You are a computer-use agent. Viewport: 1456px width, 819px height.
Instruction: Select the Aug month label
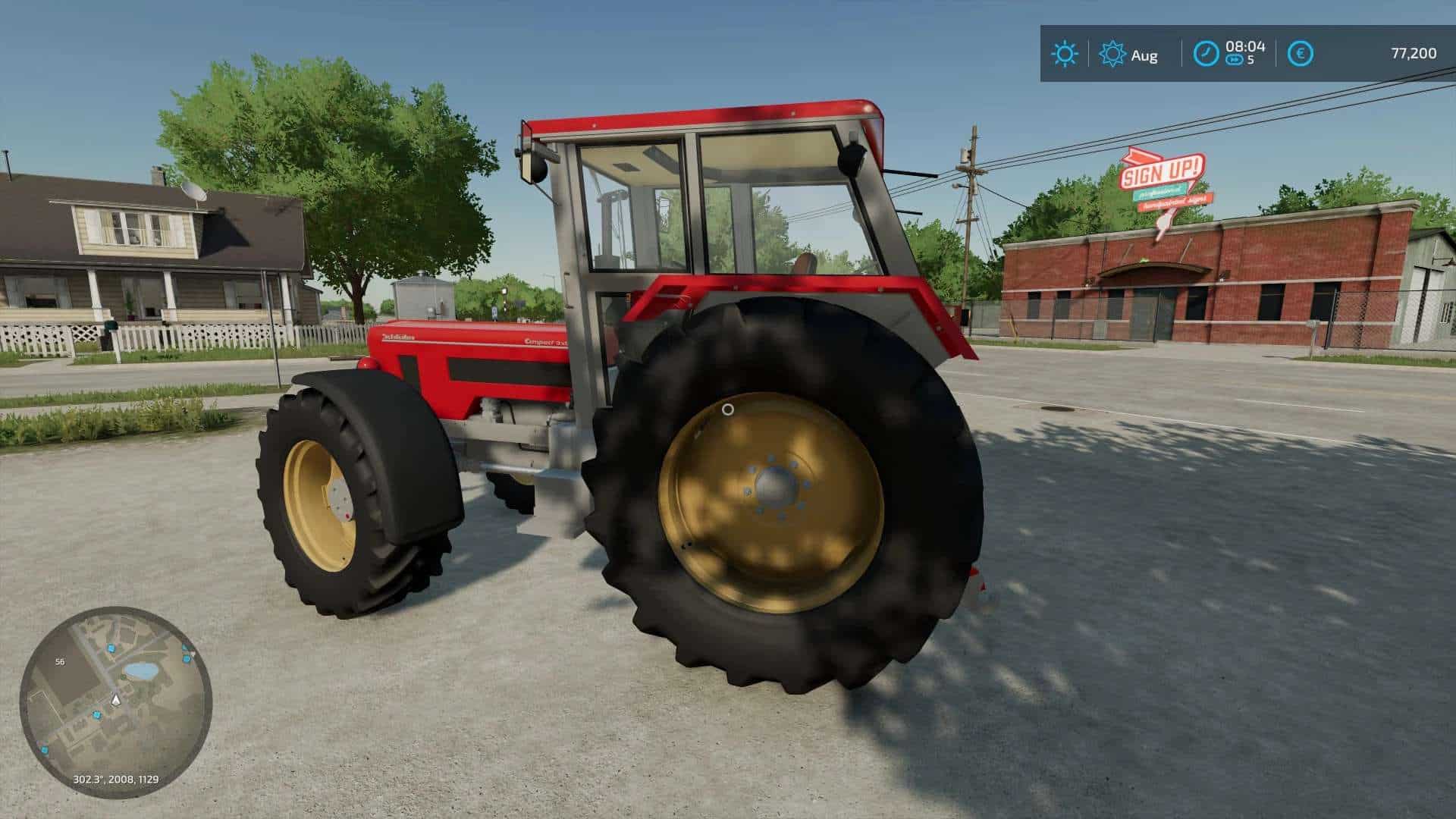[x=1145, y=55]
